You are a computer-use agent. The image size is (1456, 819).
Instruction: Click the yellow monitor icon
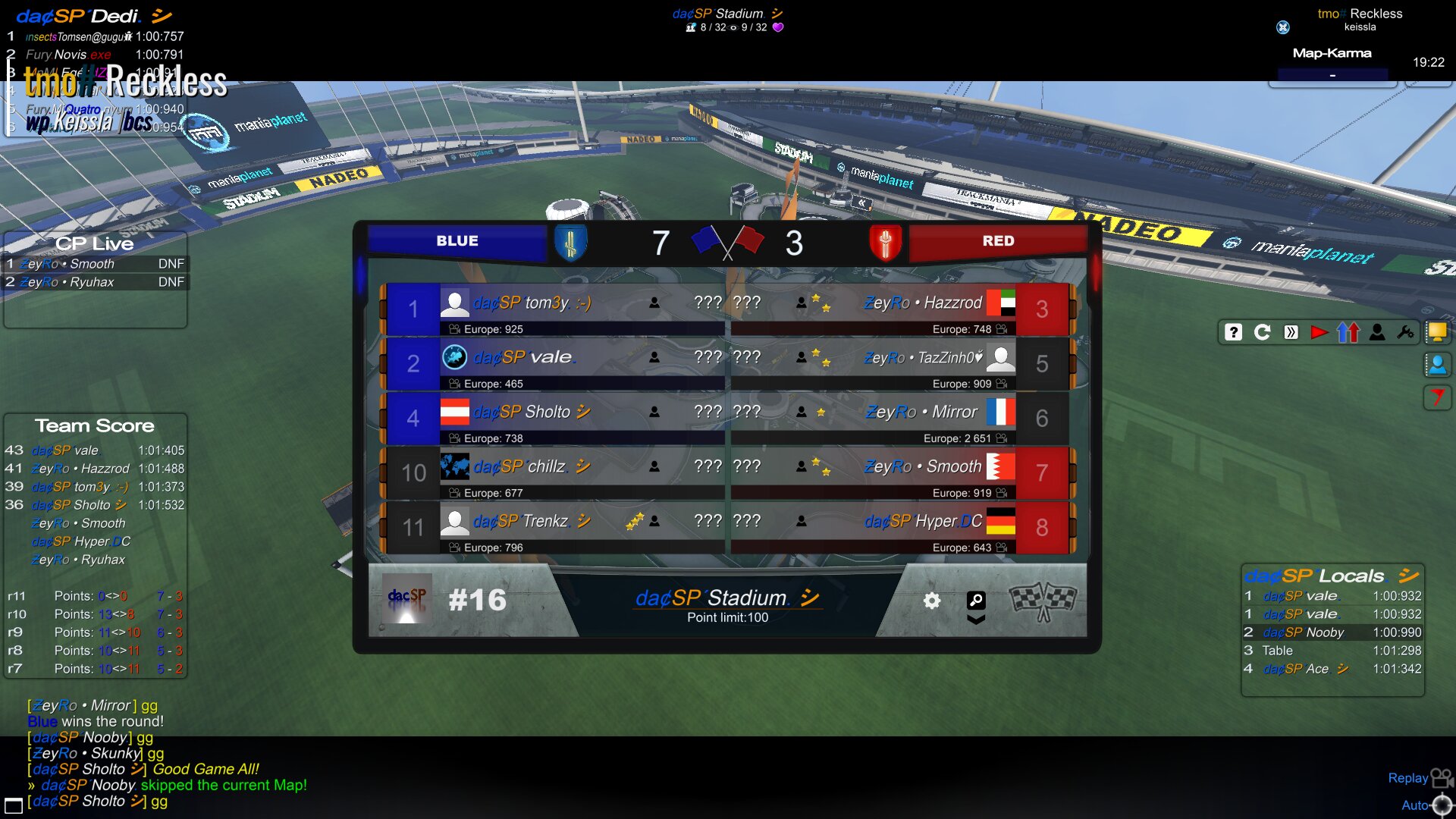pyautogui.click(x=1437, y=332)
